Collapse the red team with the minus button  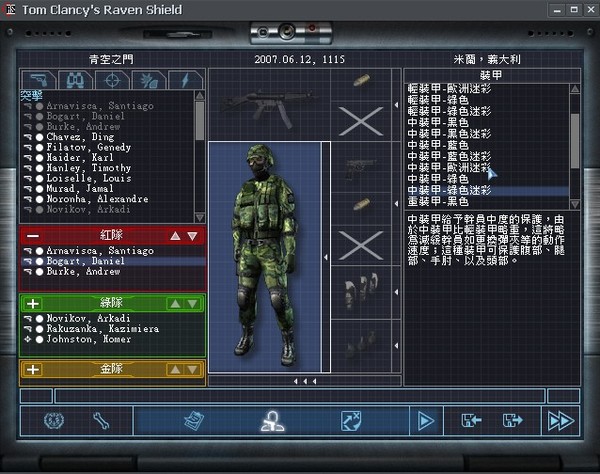click(33, 236)
